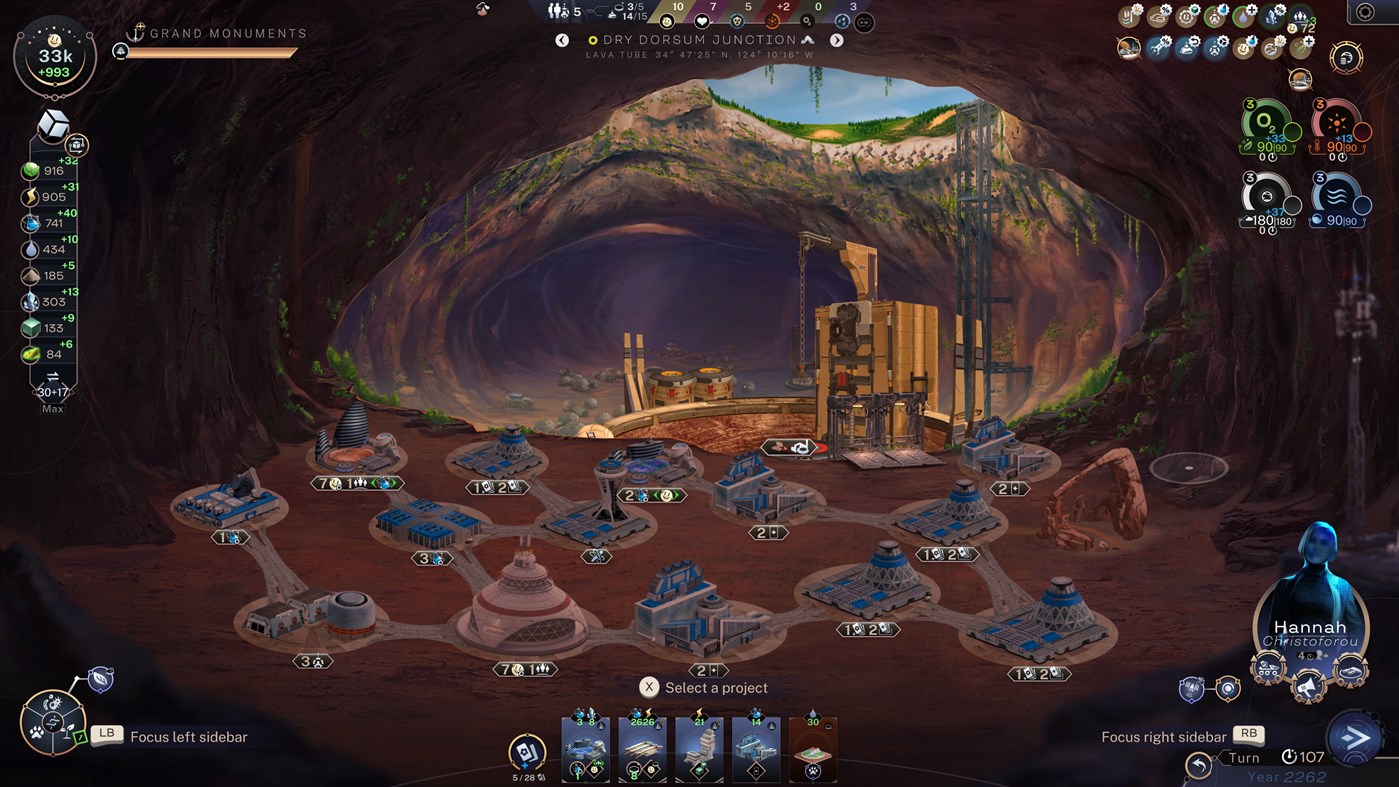Click the left chevron to view the previous location
Image resolution: width=1399 pixels, height=787 pixels.
562,39
